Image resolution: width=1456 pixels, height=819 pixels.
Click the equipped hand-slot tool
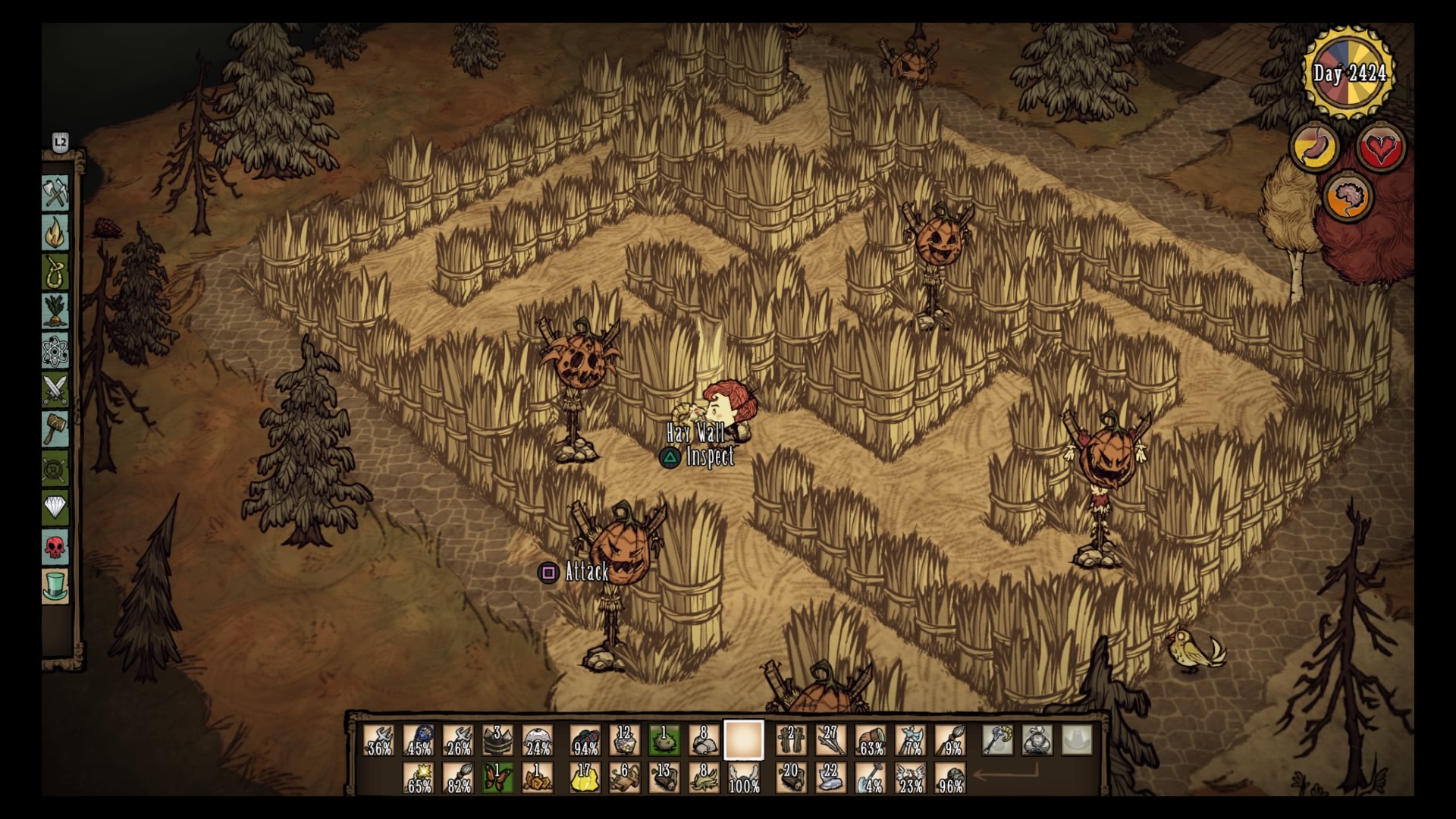(997, 741)
